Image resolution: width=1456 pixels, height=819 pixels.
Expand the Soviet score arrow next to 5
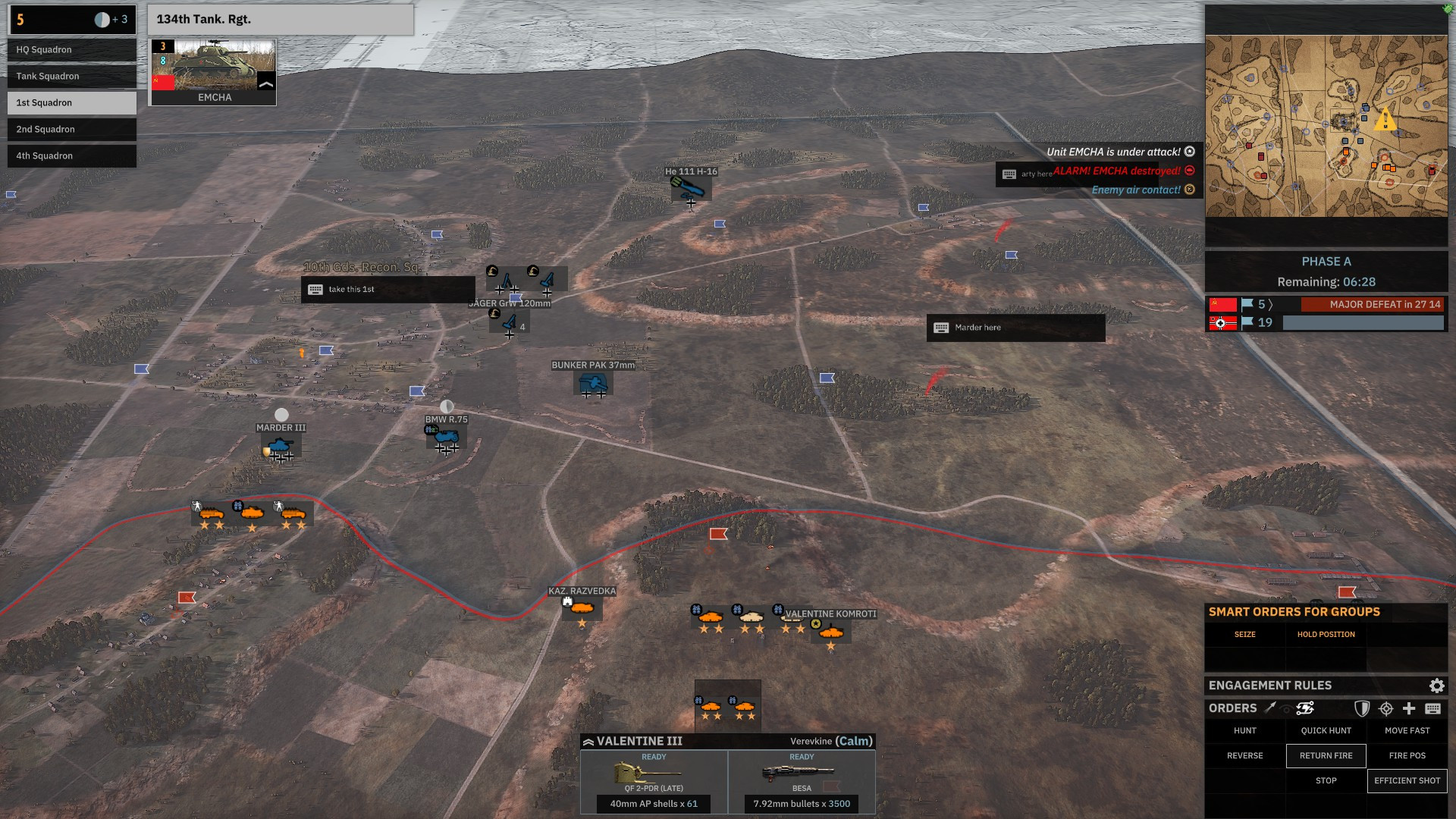(x=1270, y=303)
